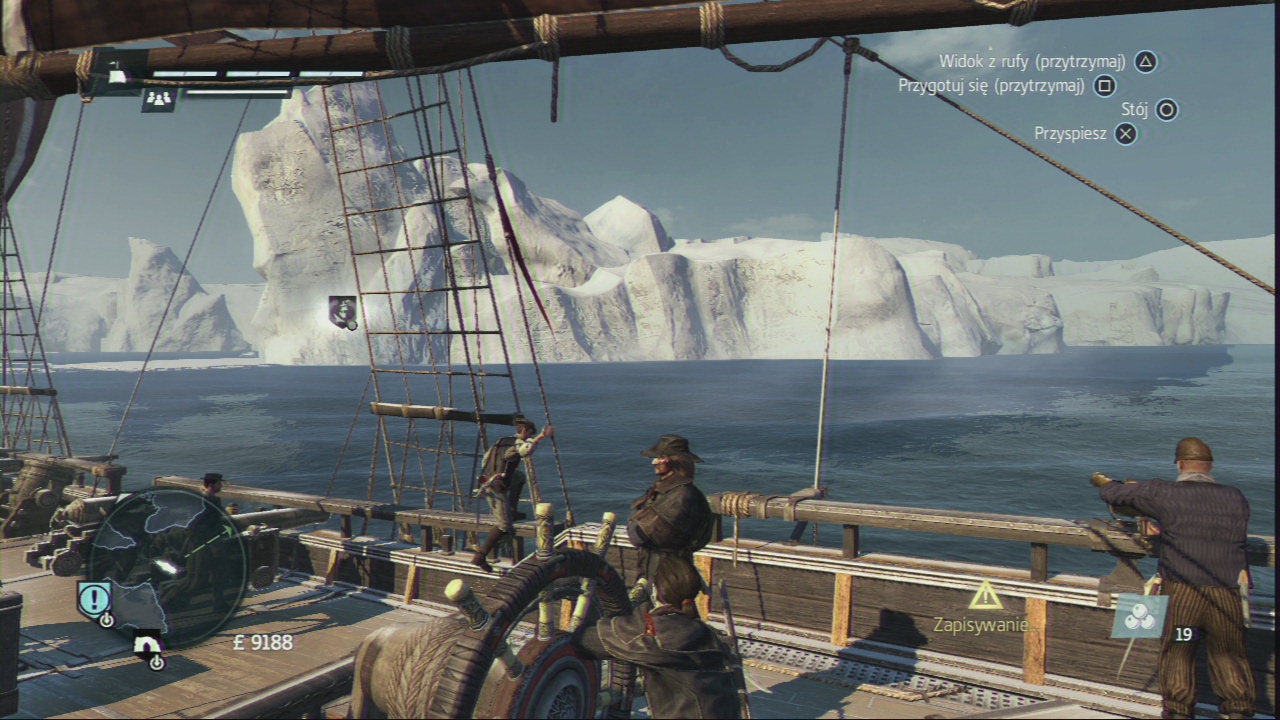Select the objective marker over the iceberg

pos(342,311)
